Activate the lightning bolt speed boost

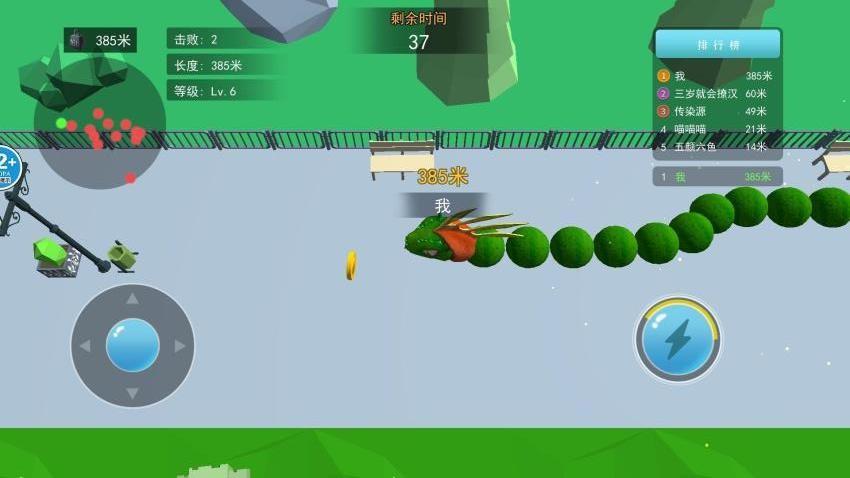point(678,341)
